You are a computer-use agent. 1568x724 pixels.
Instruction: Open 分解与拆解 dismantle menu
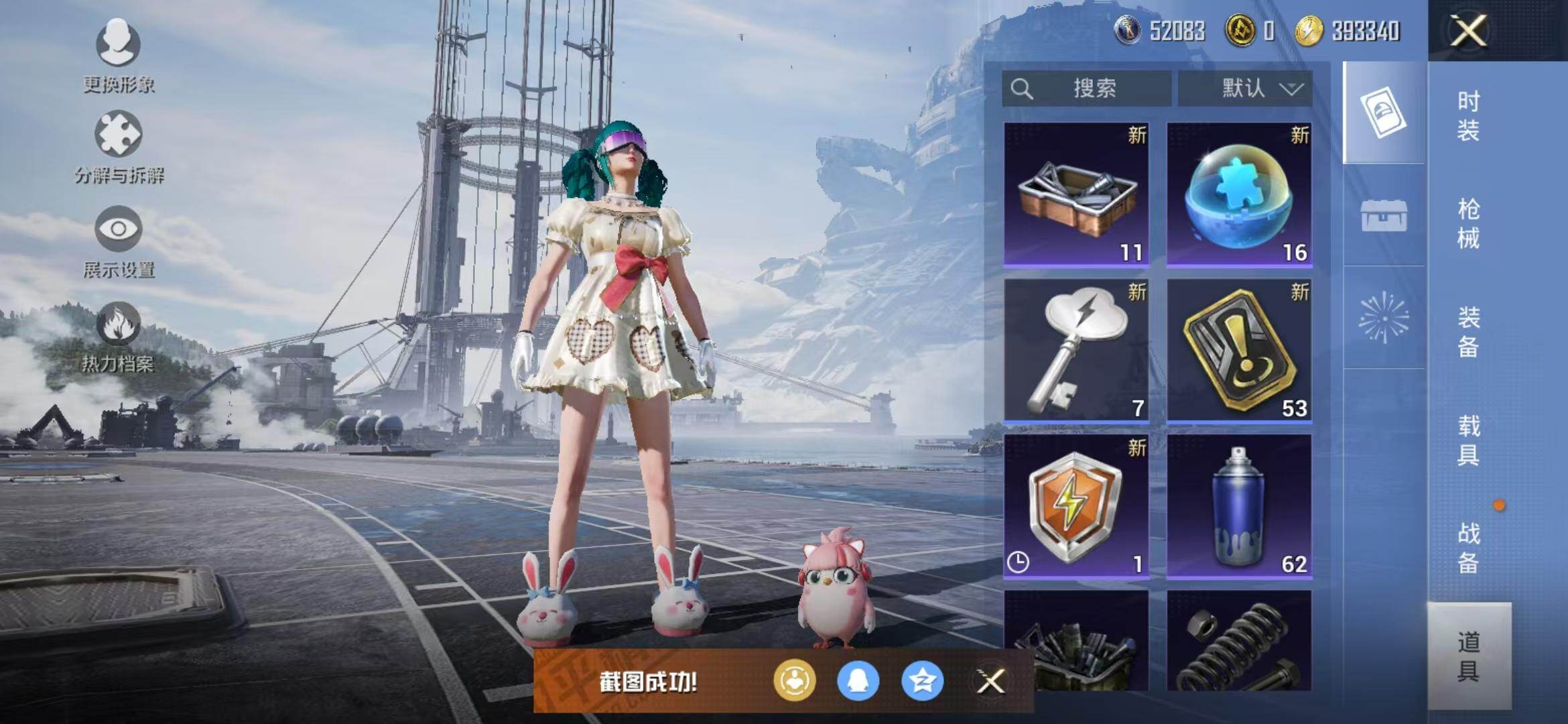119,147
